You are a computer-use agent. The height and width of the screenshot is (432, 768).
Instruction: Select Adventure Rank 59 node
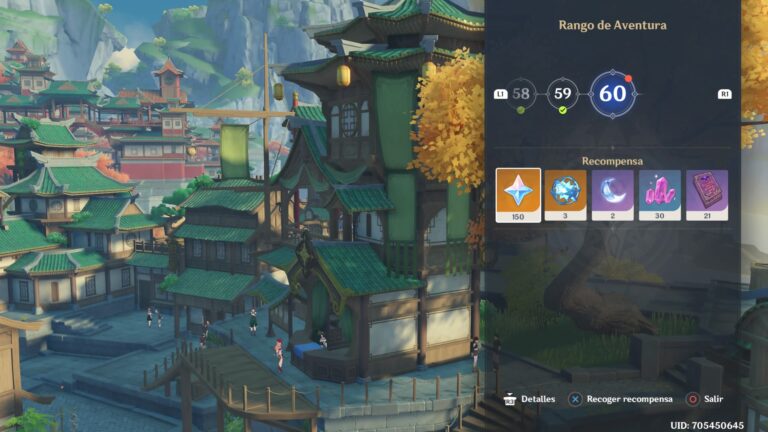point(563,94)
